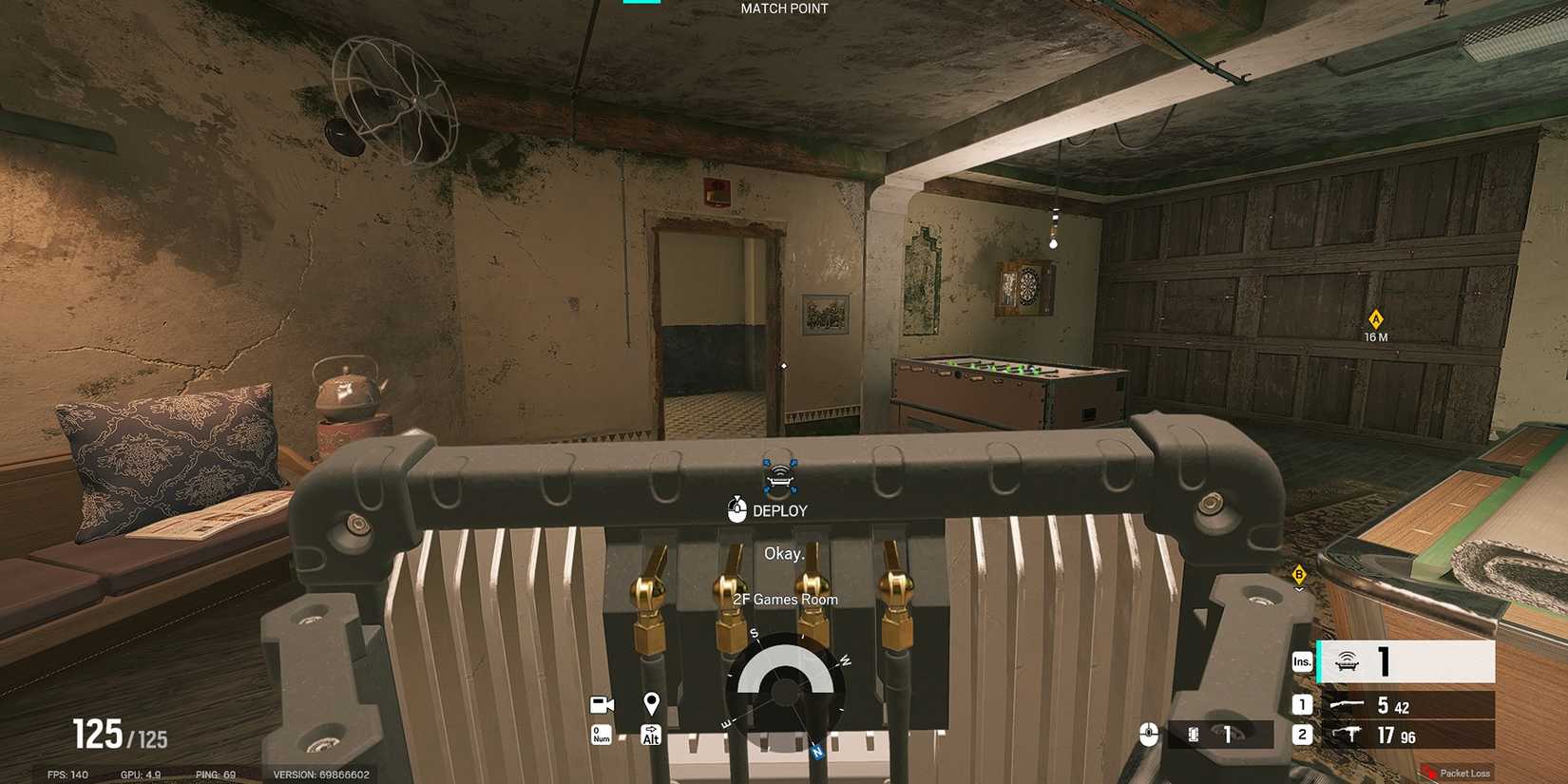Expand the DEPLOY action prompt

click(x=783, y=509)
